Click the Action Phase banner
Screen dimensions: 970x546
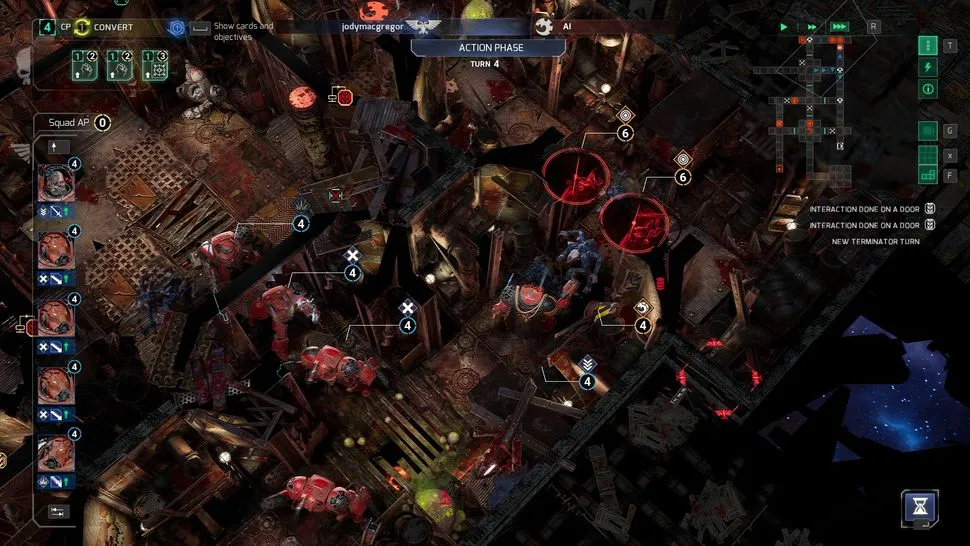[491, 47]
